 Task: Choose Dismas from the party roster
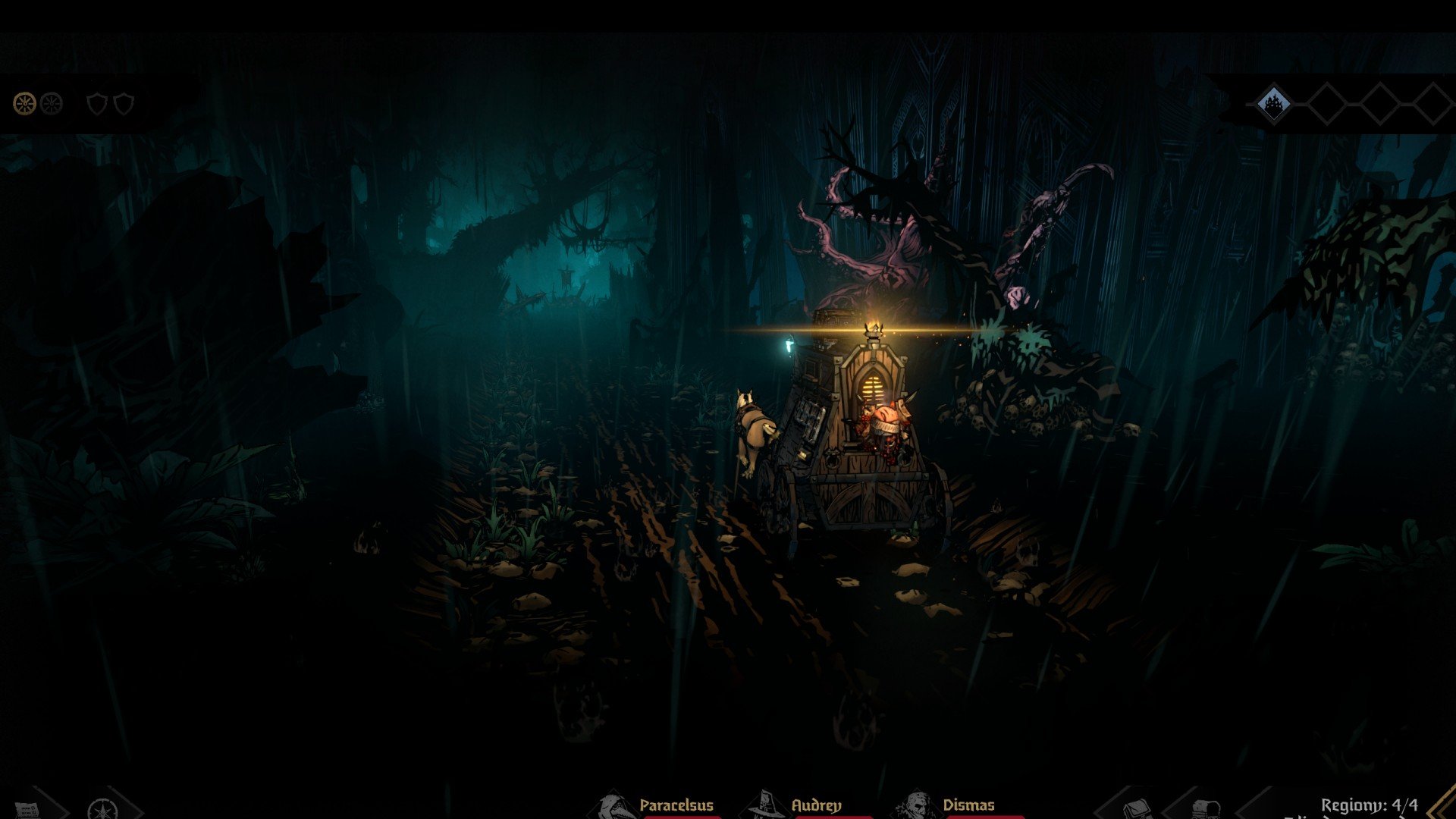tap(916, 807)
